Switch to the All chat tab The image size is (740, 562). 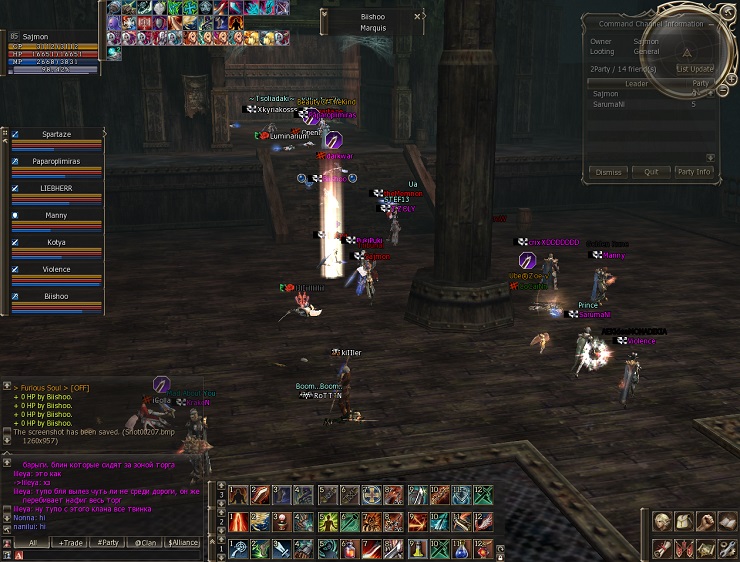pos(33,542)
